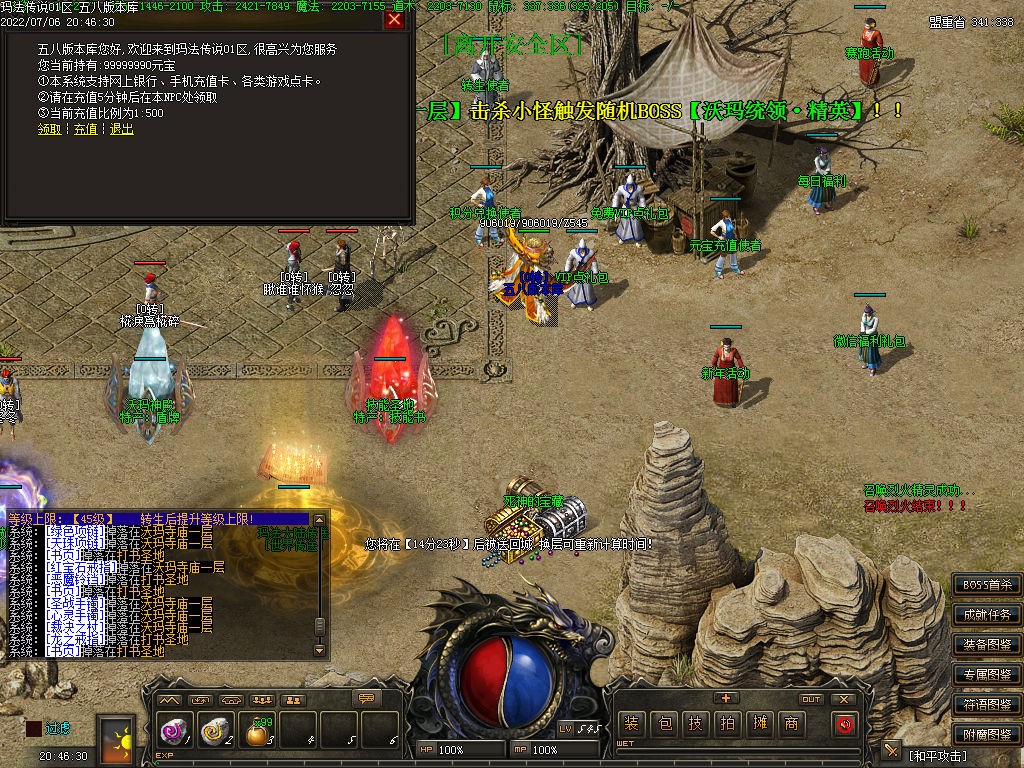1024x768 pixels.
Task: Open the BOSS首杀 panel
Action: (986, 585)
